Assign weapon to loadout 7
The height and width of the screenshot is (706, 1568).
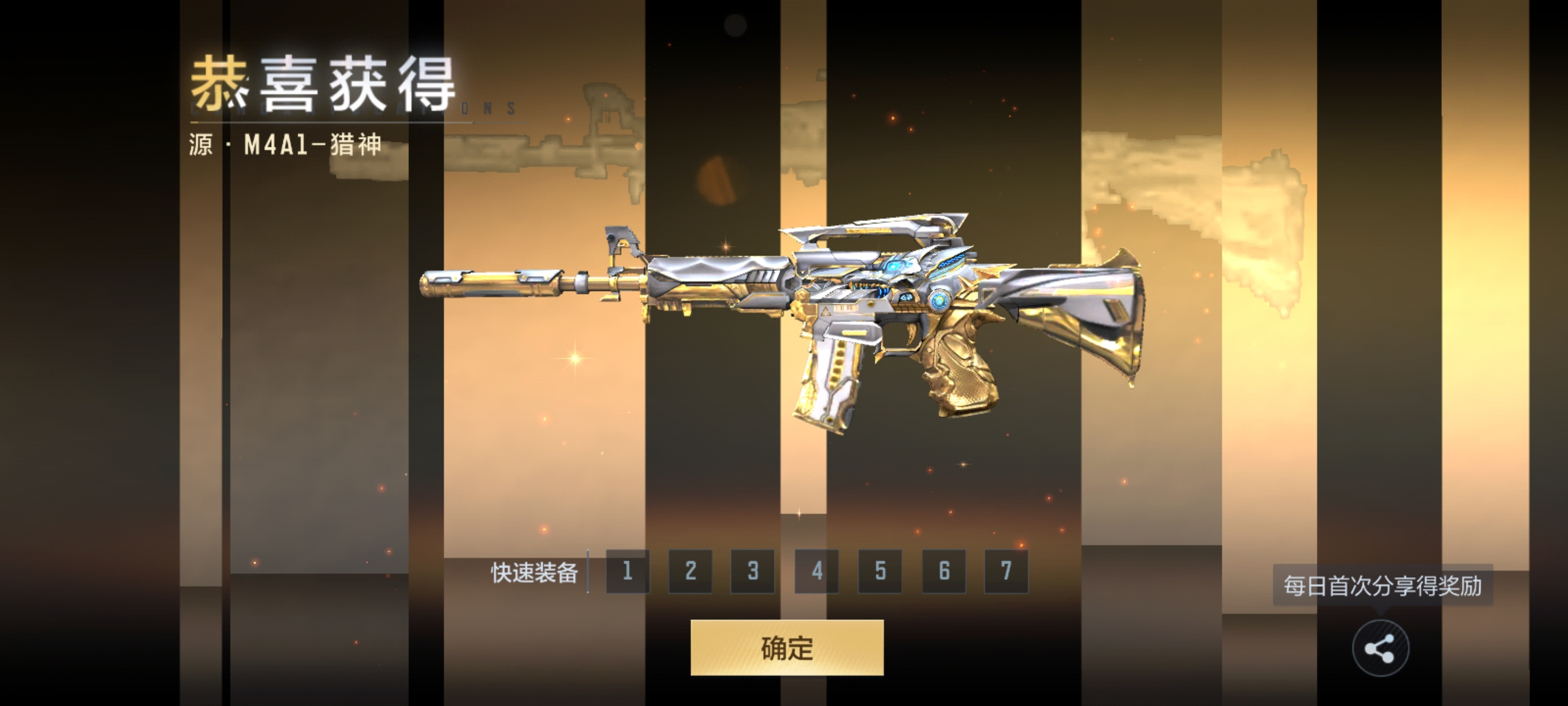[1006, 571]
